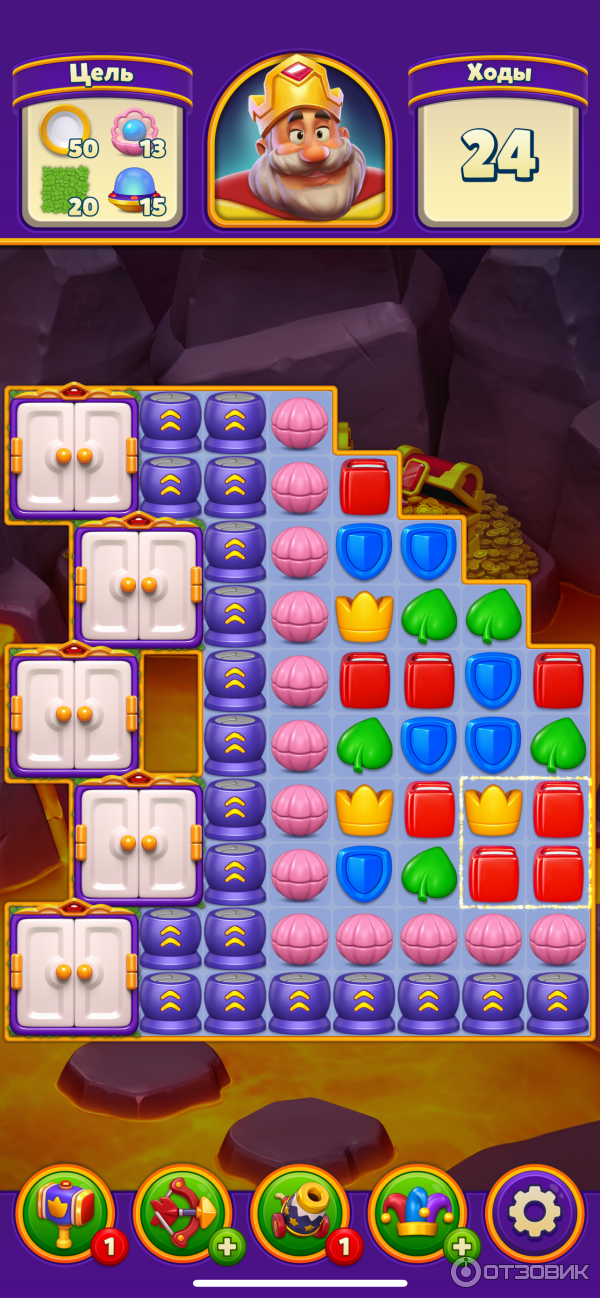The width and height of the screenshot is (600, 1298).
Task: Add jester hats via its plus badge
Action: click(463, 1247)
